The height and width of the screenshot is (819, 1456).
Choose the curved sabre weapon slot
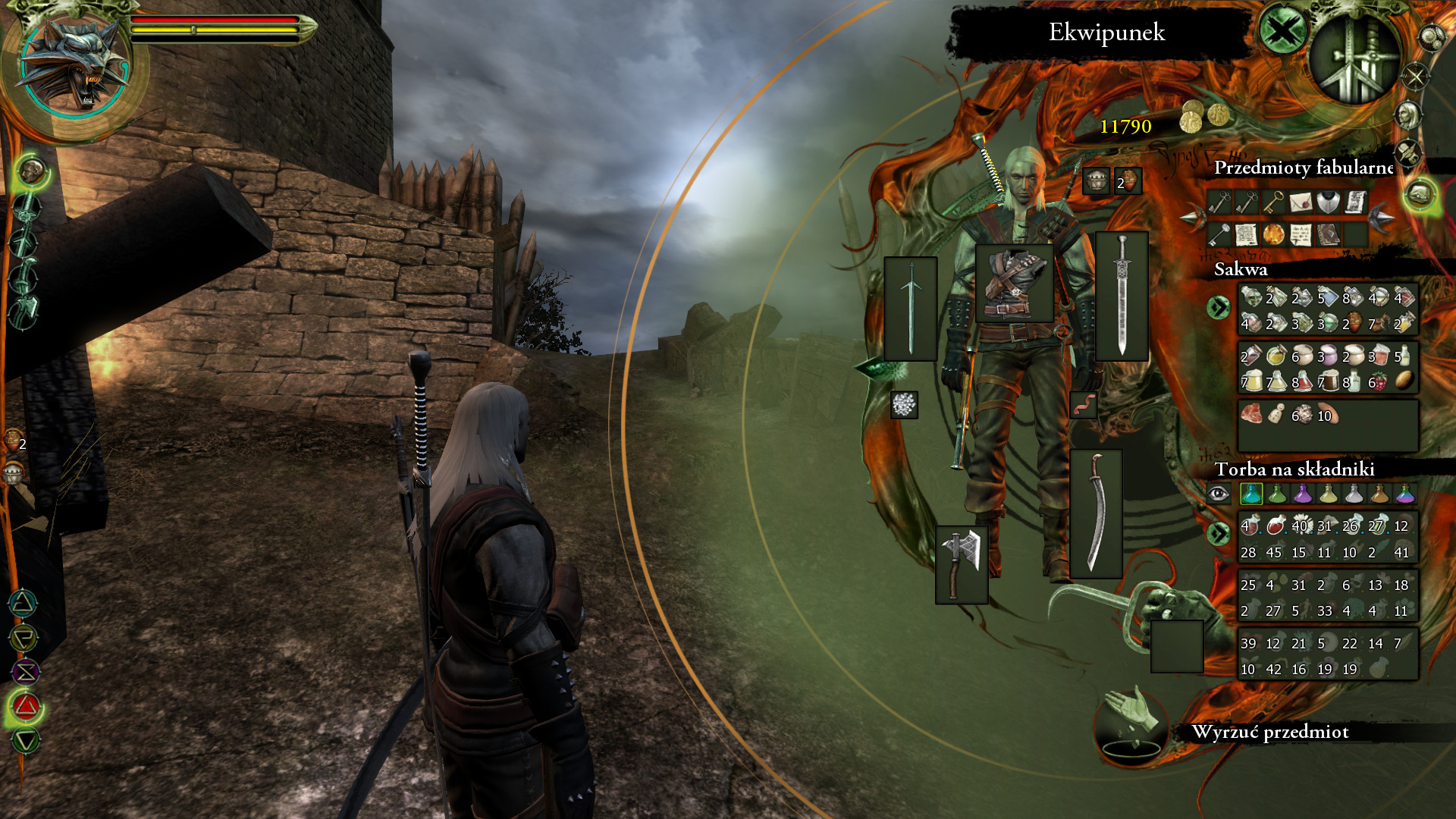pyautogui.click(x=1096, y=513)
